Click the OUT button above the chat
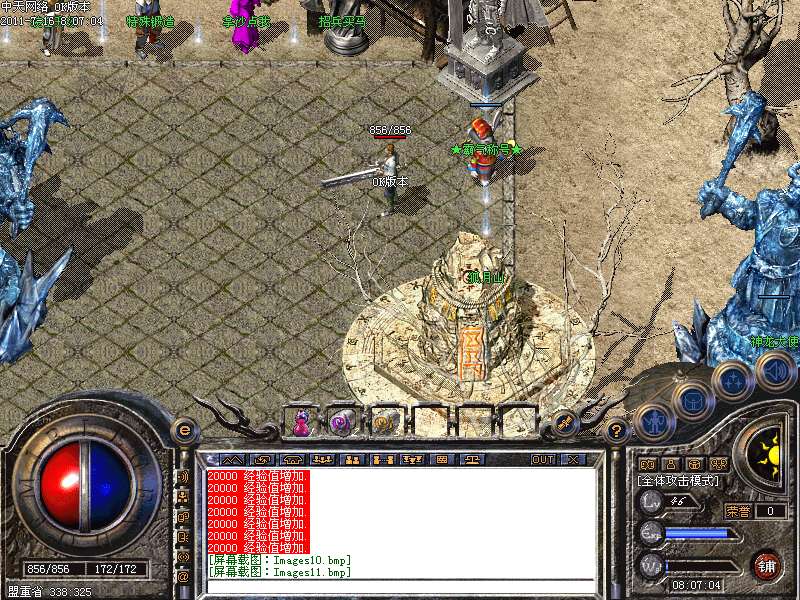The width and height of the screenshot is (800, 600). click(x=543, y=459)
